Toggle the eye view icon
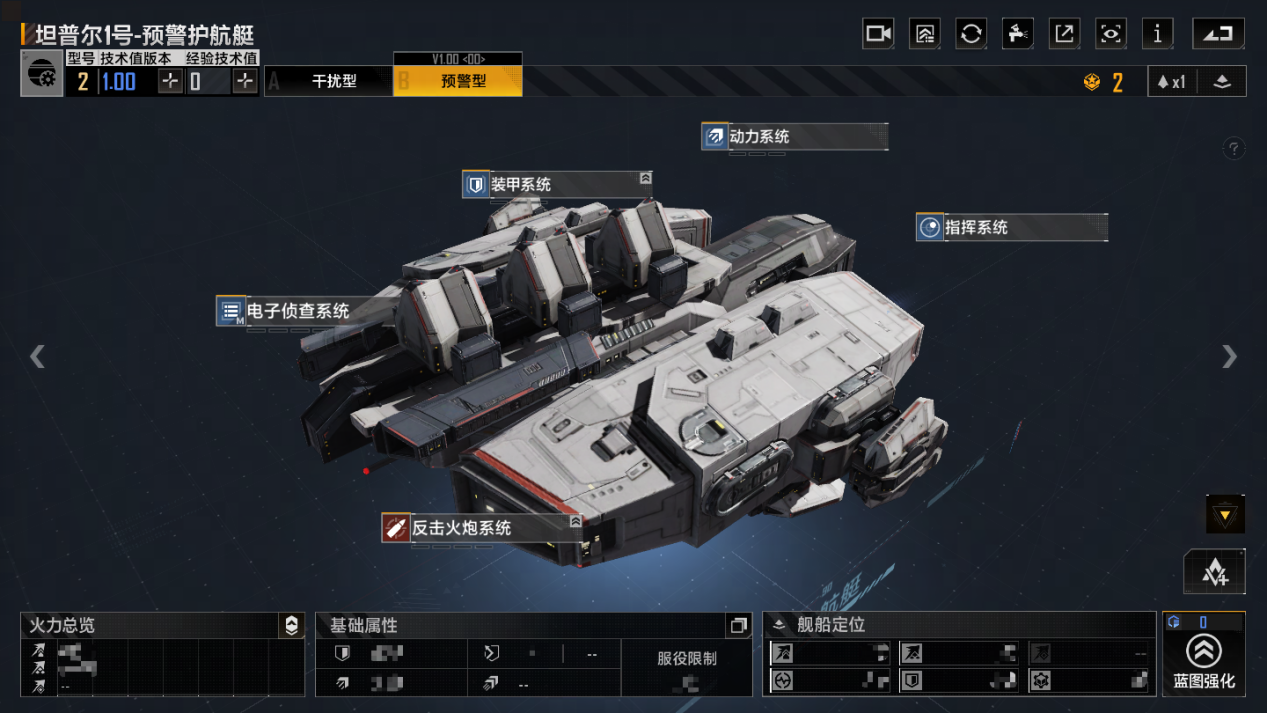 tap(1111, 34)
